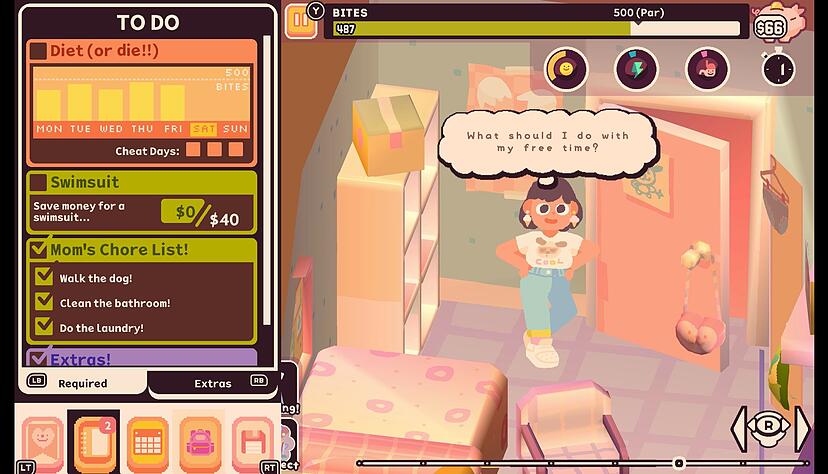The image size is (828, 474).
Task: Pause the game with the orange pause button
Action: (299, 21)
